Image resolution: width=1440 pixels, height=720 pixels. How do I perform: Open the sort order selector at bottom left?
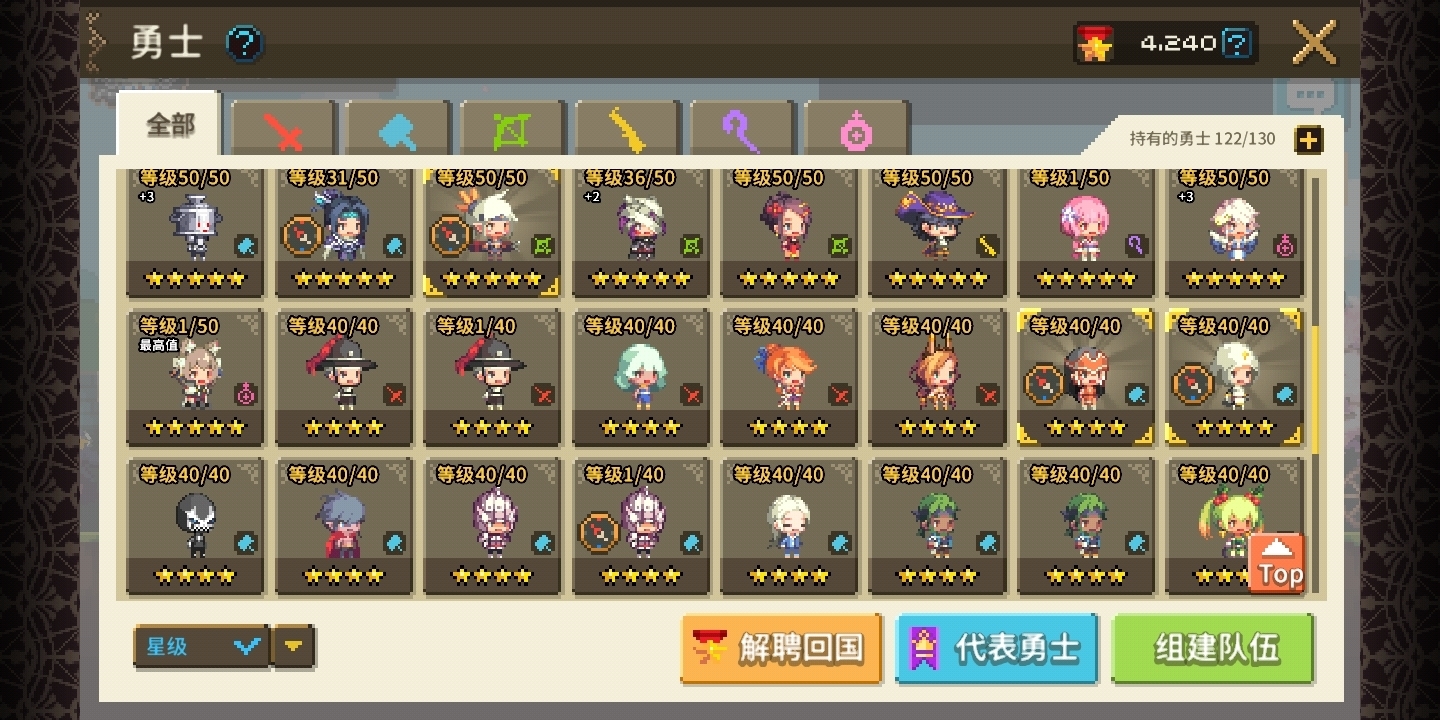point(200,647)
